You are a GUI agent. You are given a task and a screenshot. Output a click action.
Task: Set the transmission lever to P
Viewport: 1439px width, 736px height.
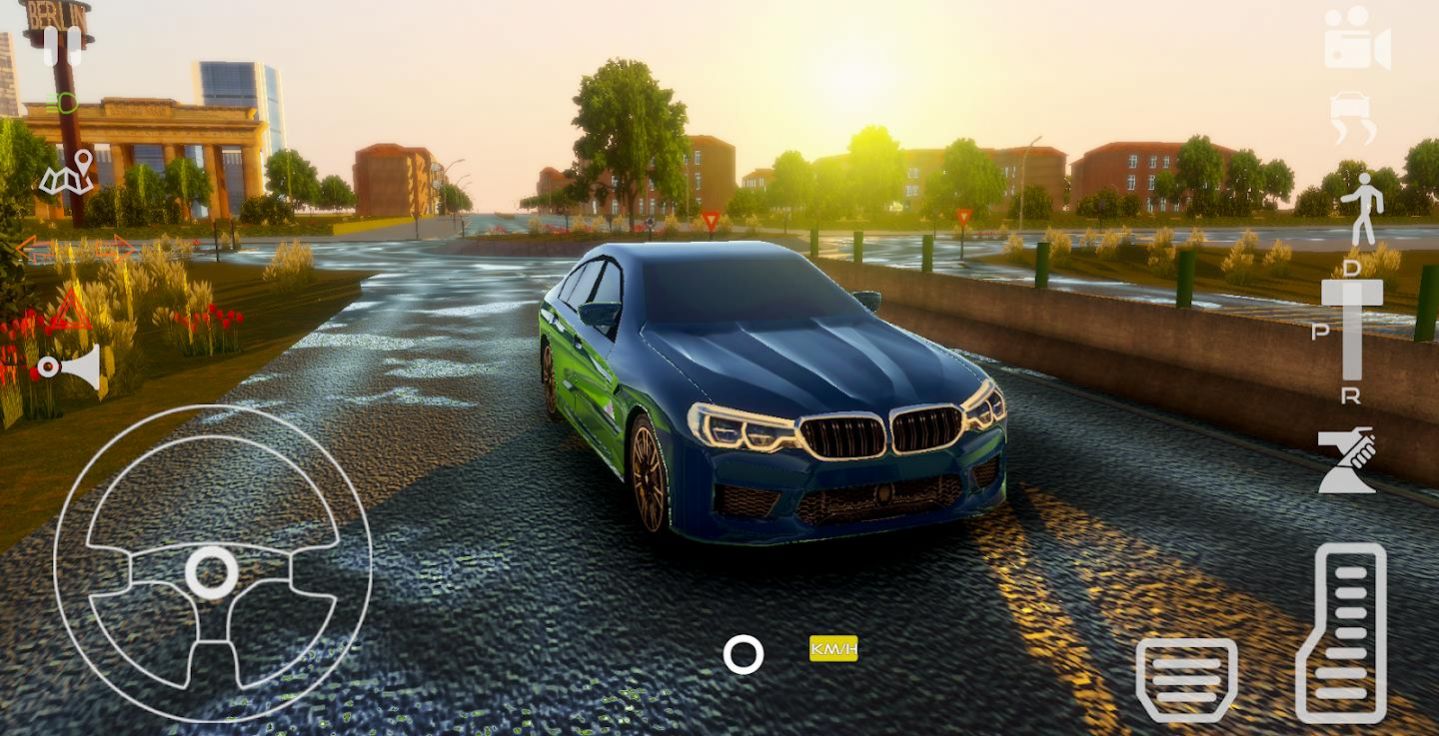(1320, 332)
